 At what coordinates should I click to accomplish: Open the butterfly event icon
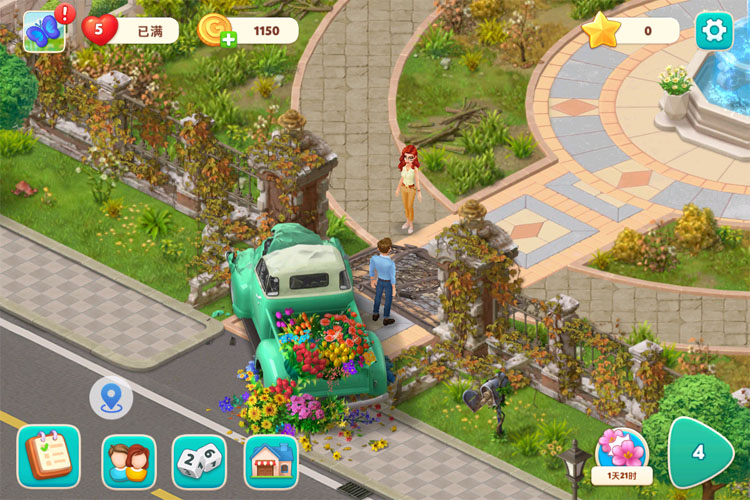(43, 31)
